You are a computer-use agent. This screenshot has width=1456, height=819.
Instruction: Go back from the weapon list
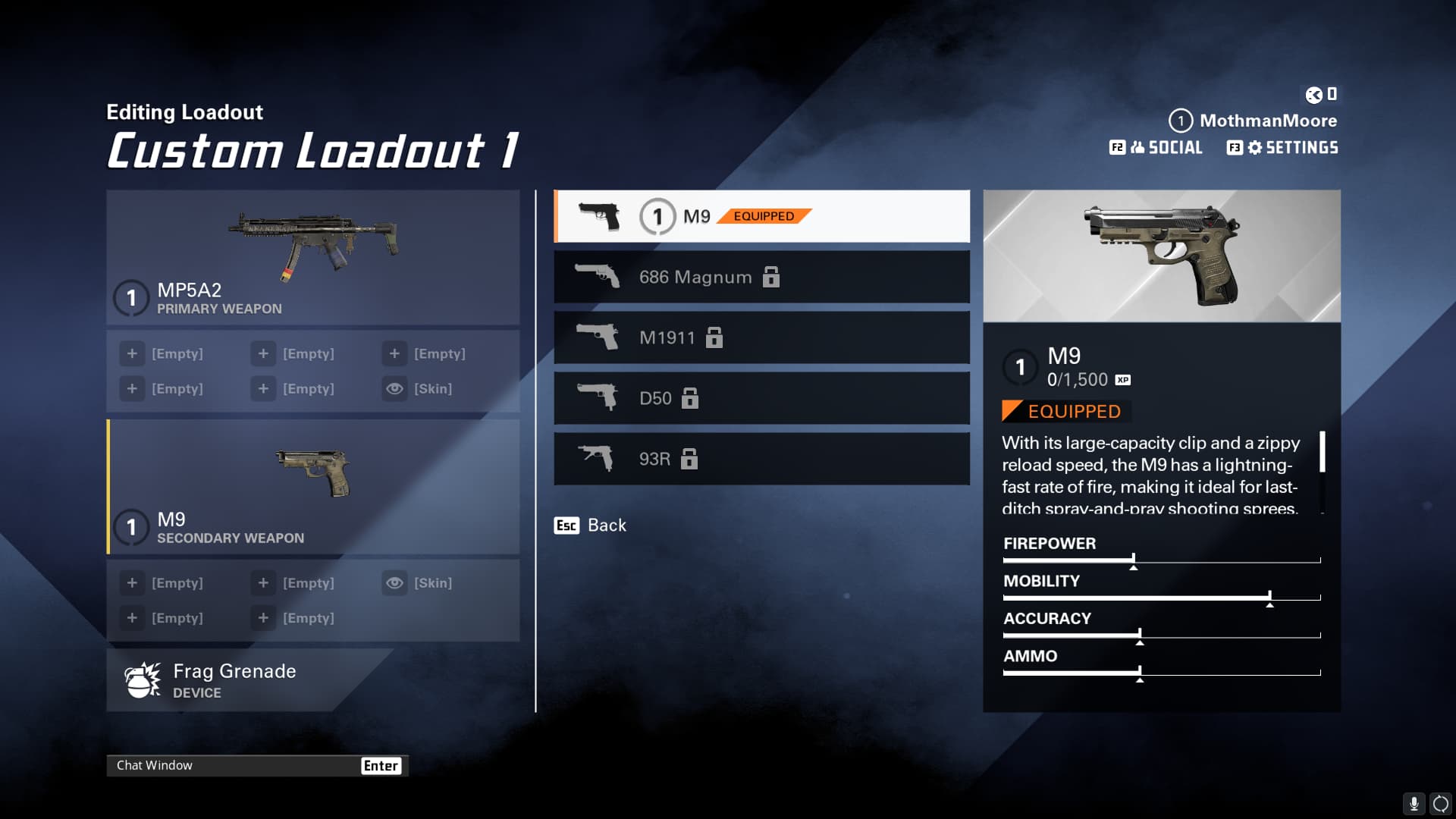coord(591,526)
